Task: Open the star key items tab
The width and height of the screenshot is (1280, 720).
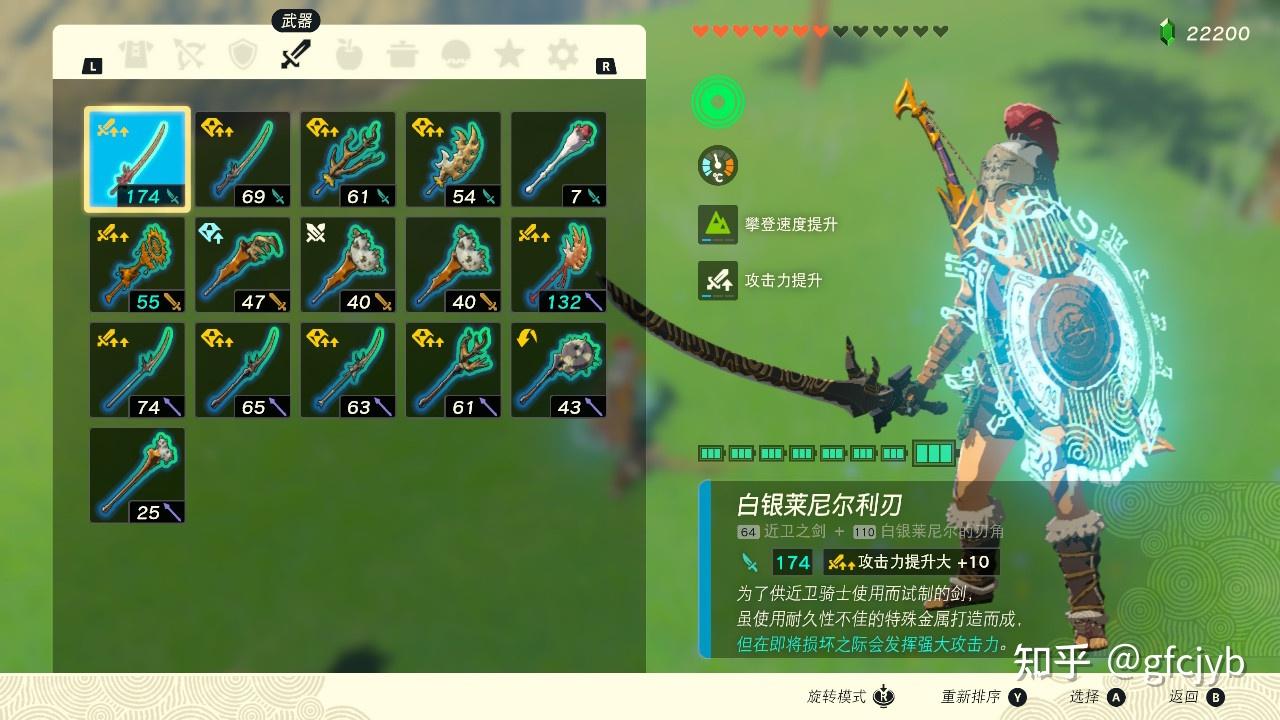Action: [x=509, y=54]
